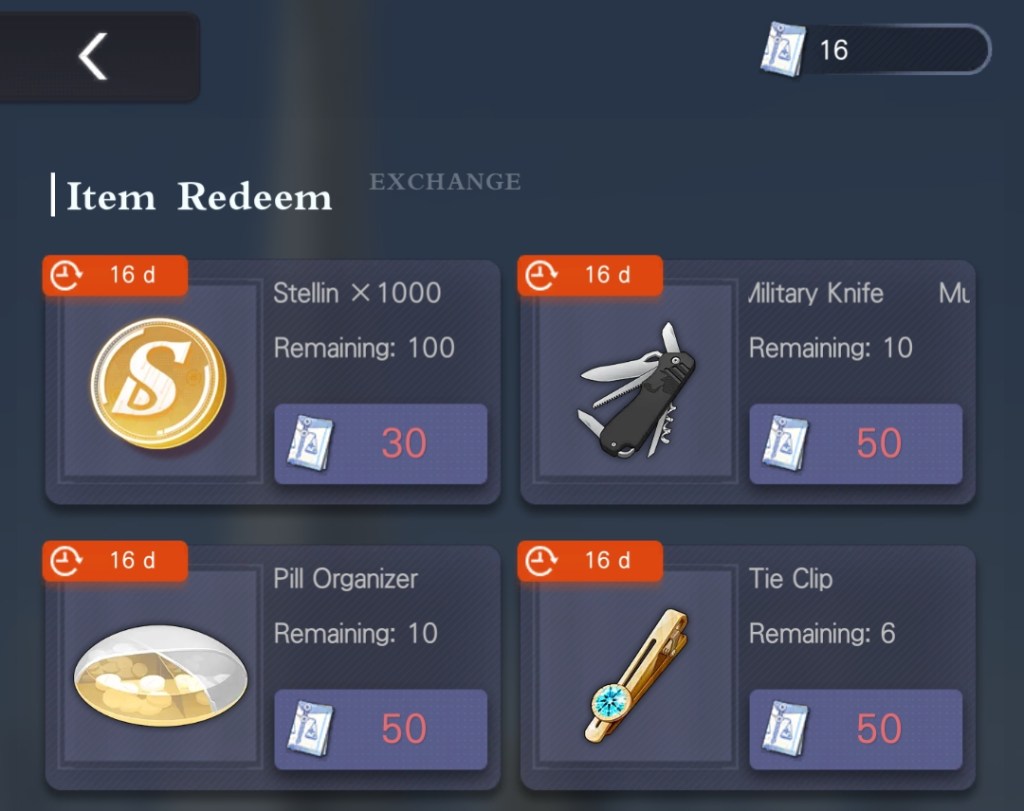Redeem the Pill Organizer for 50
Viewport: 1024px width, 811px height.
tap(380, 729)
